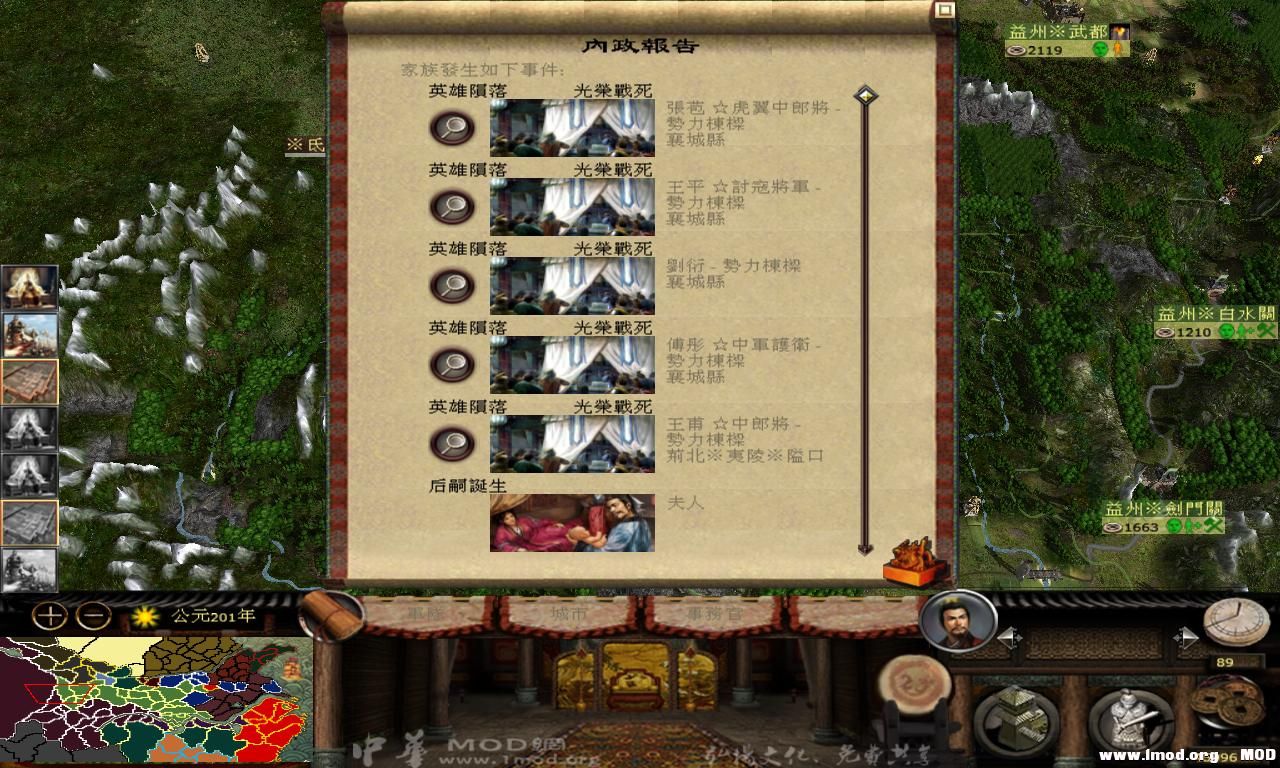Click the 后嗣誕生 birth event picture
The width and height of the screenshot is (1280, 768).
point(571,523)
